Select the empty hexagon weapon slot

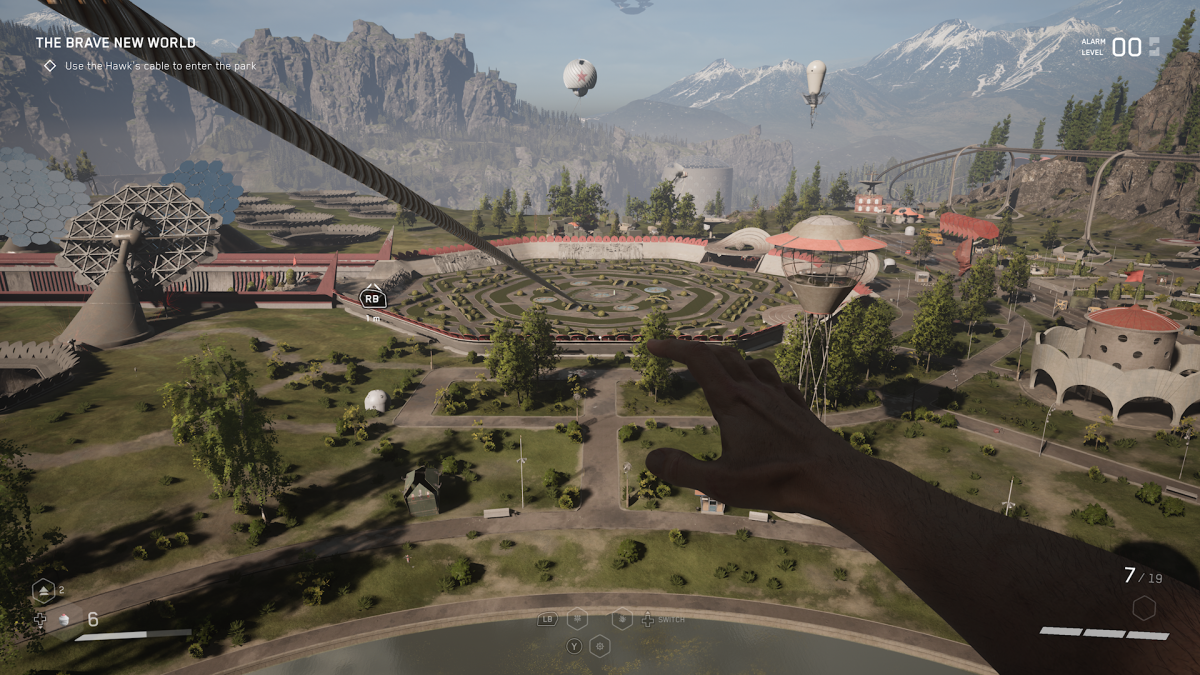1144,607
